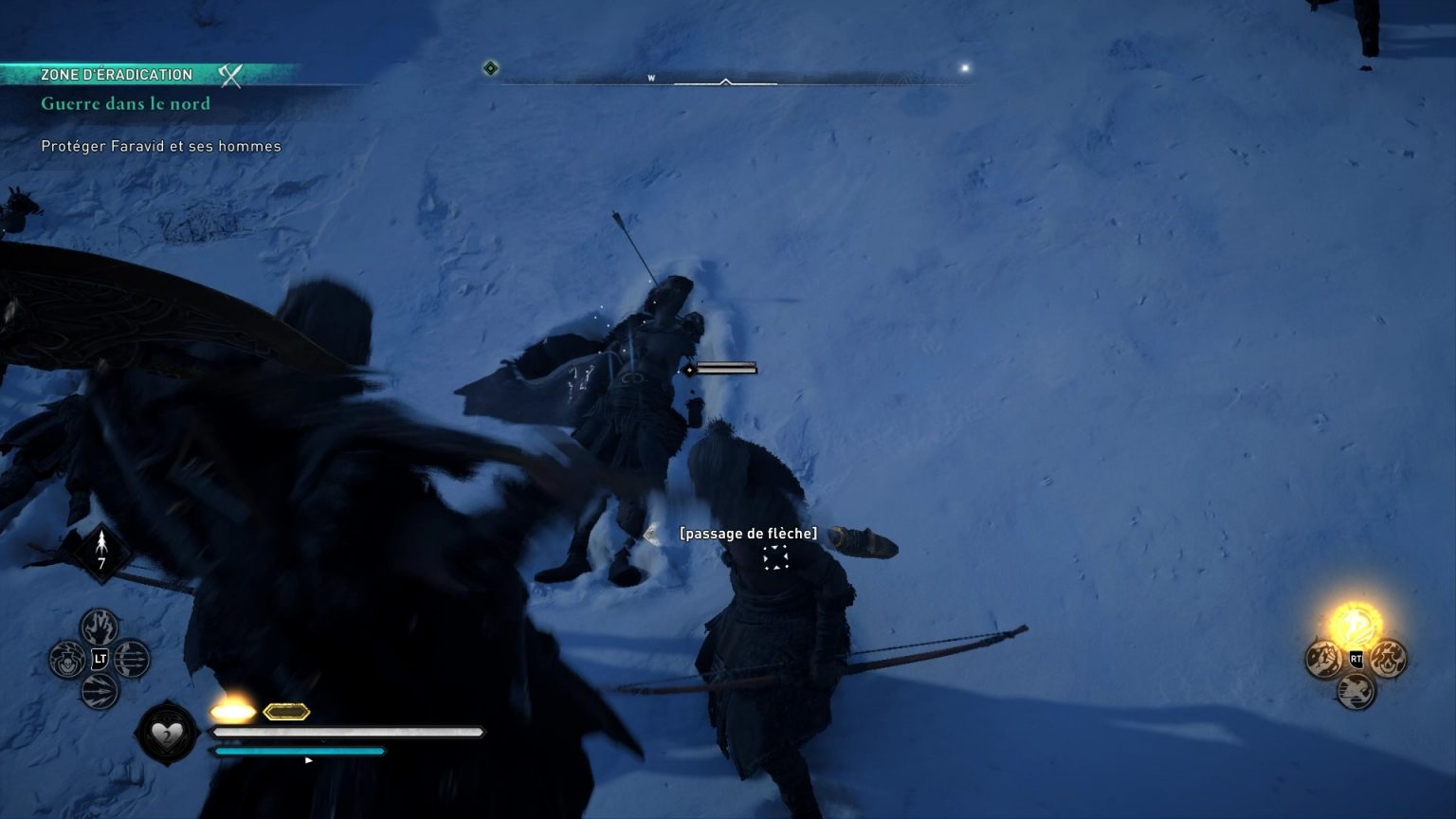This screenshot has width=1456, height=819.
Task: Select the raven strike ability below RT
Action: (1356, 689)
